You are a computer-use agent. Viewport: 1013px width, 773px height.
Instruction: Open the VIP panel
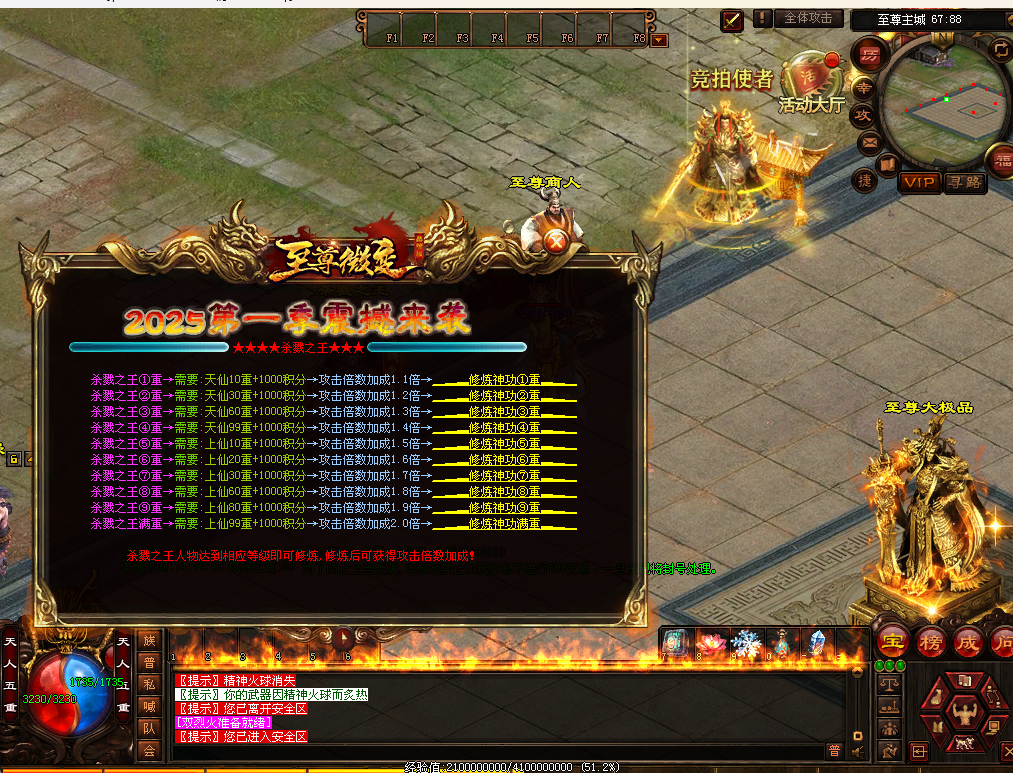coord(917,182)
